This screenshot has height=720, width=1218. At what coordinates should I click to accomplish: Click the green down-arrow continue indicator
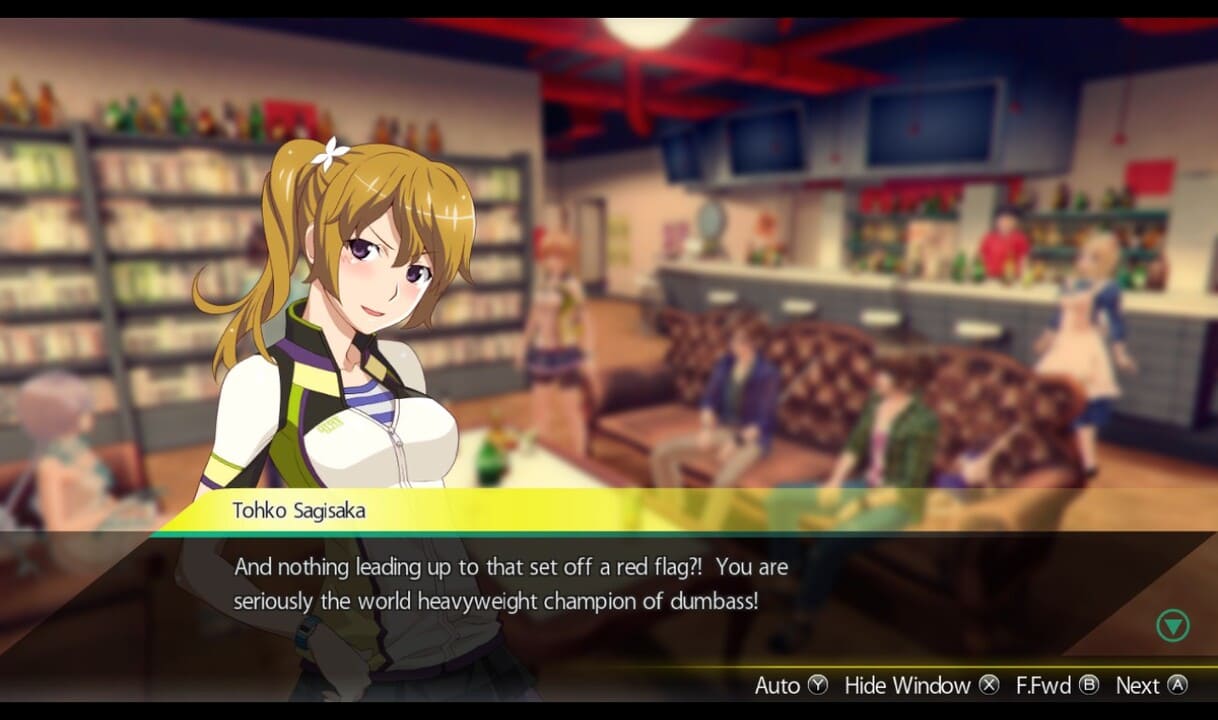pos(1172,626)
